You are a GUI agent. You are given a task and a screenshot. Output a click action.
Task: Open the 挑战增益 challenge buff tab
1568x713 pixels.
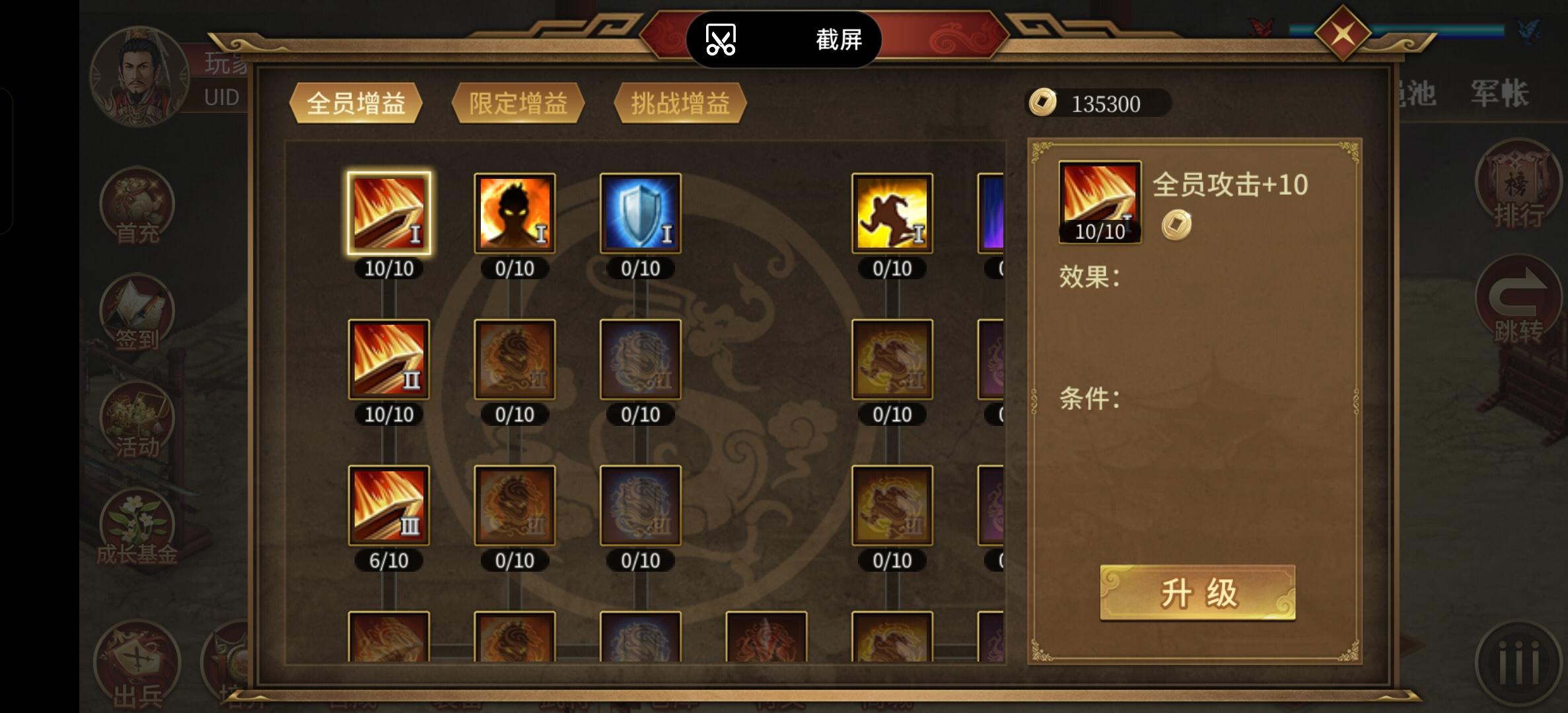[x=680, y=103]
